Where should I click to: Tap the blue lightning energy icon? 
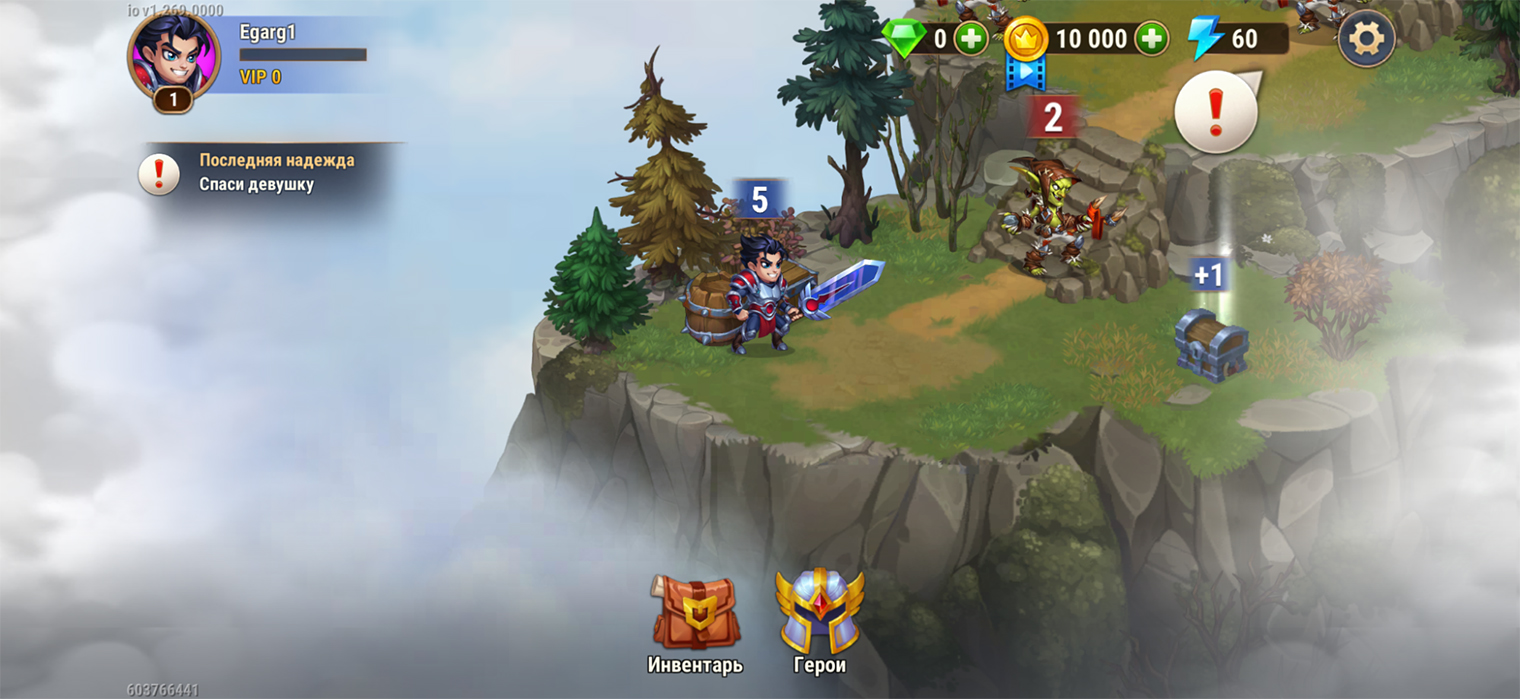pyautogui.click(x=1205, y=39)
